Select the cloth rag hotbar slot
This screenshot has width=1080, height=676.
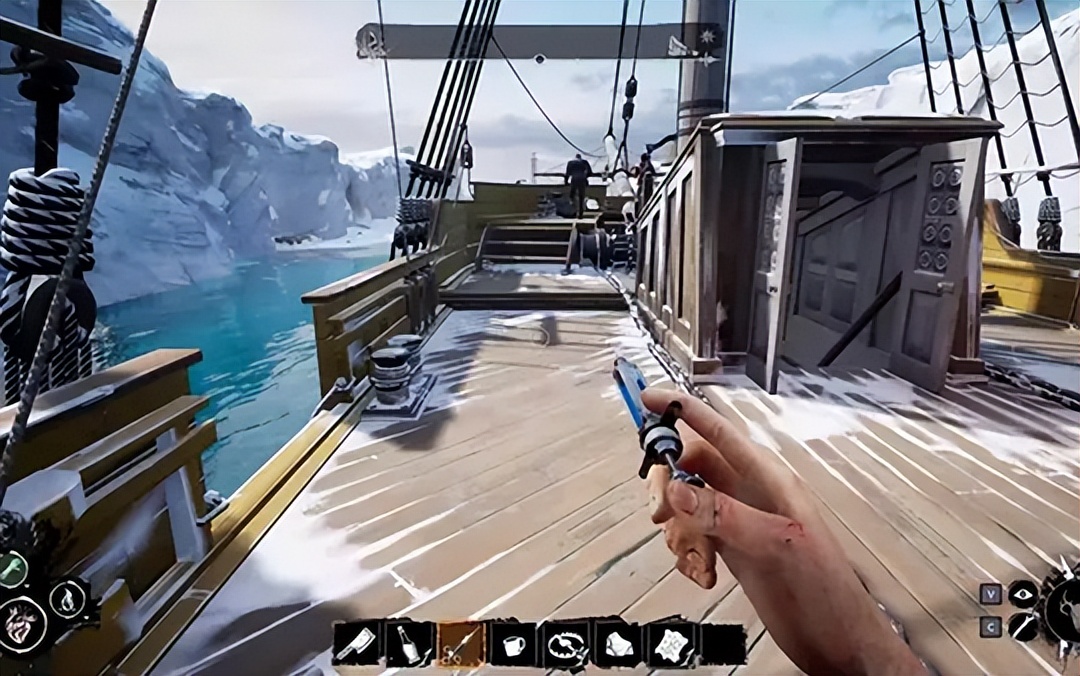(618, 645)
